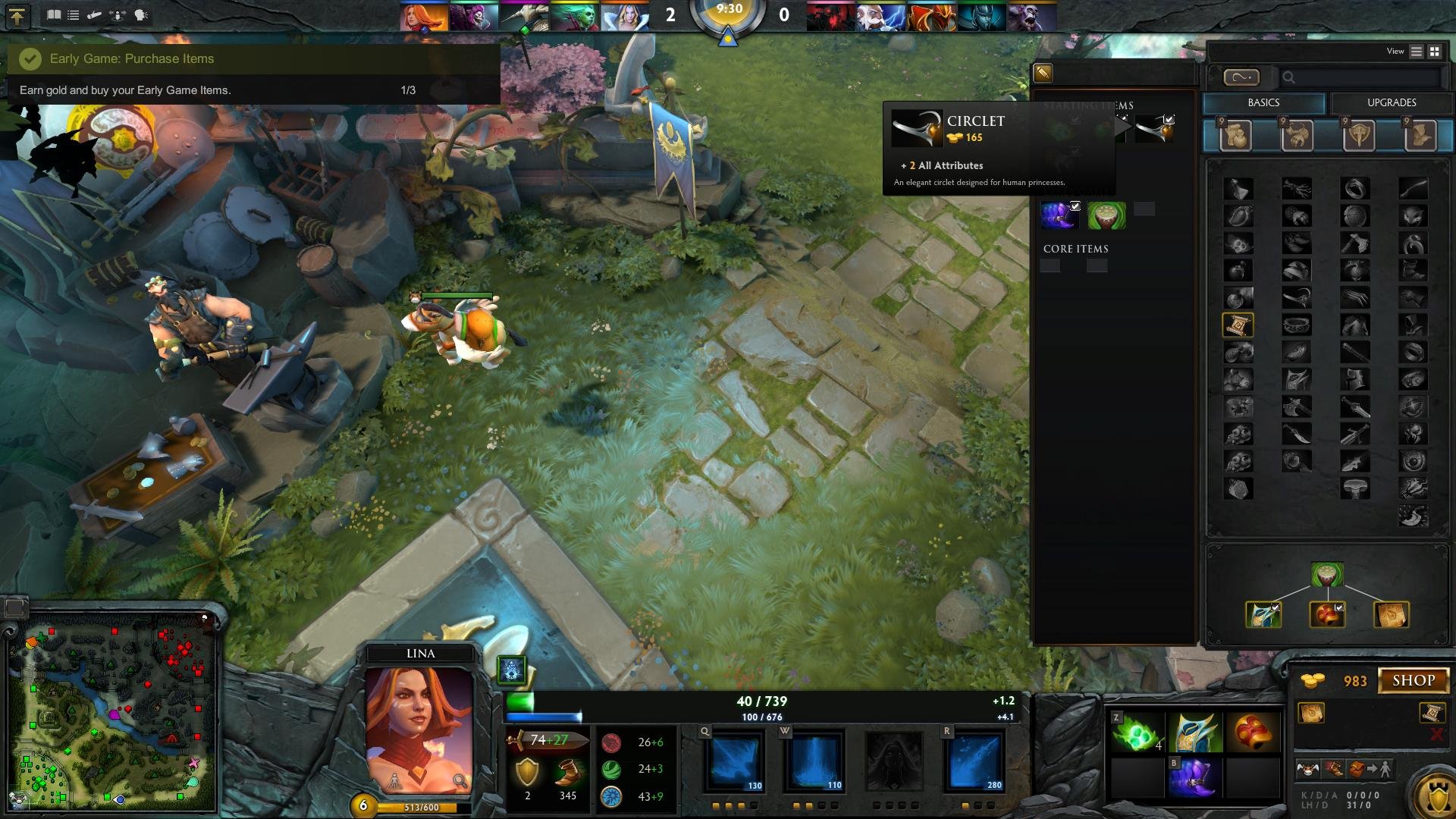Click the shout/voice chat head icon in toolbar
The width and height of the screenshot is (1456, 819).
(x=141, y=14)
